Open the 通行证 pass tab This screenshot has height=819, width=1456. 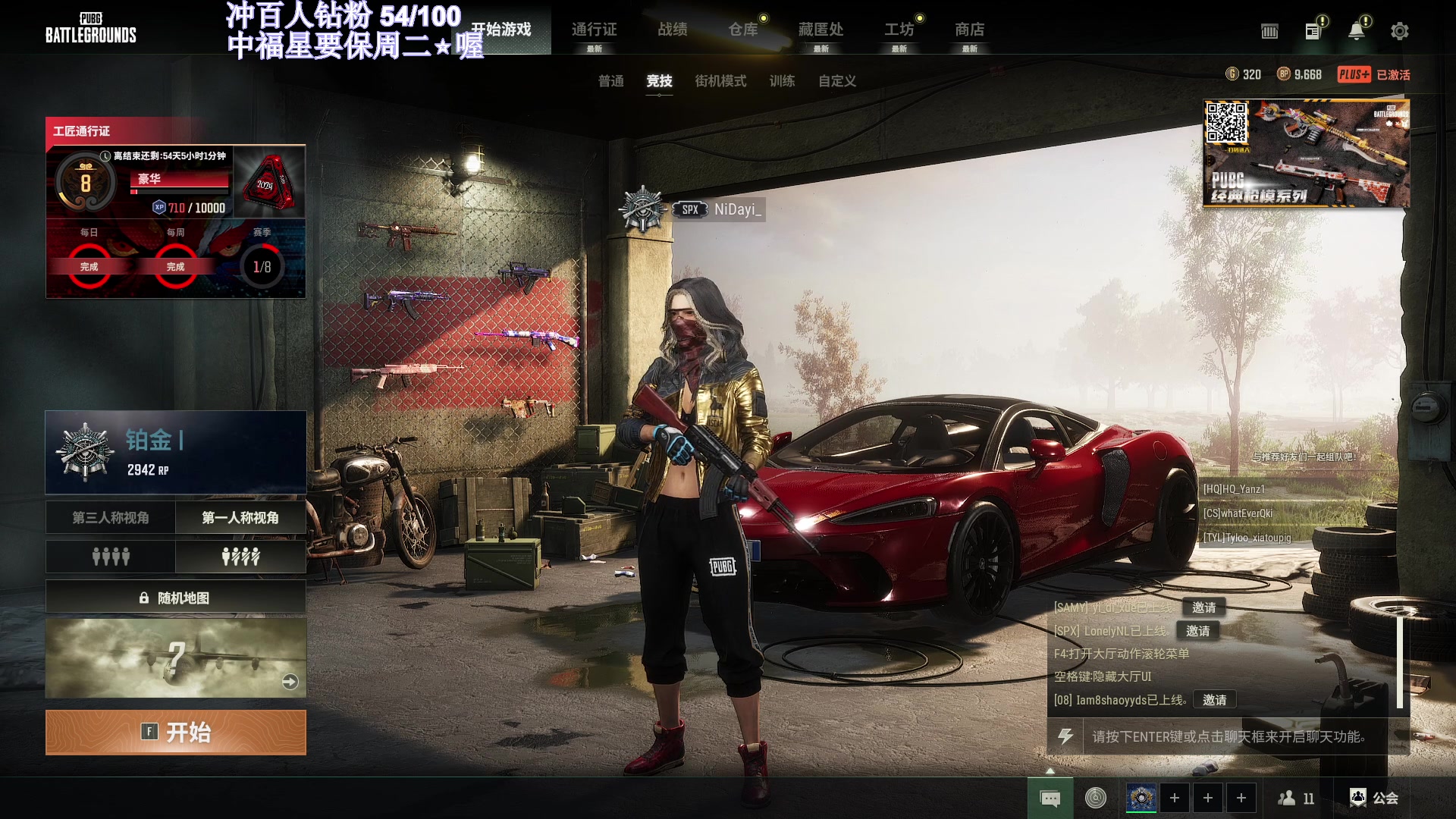click(594, 30)
